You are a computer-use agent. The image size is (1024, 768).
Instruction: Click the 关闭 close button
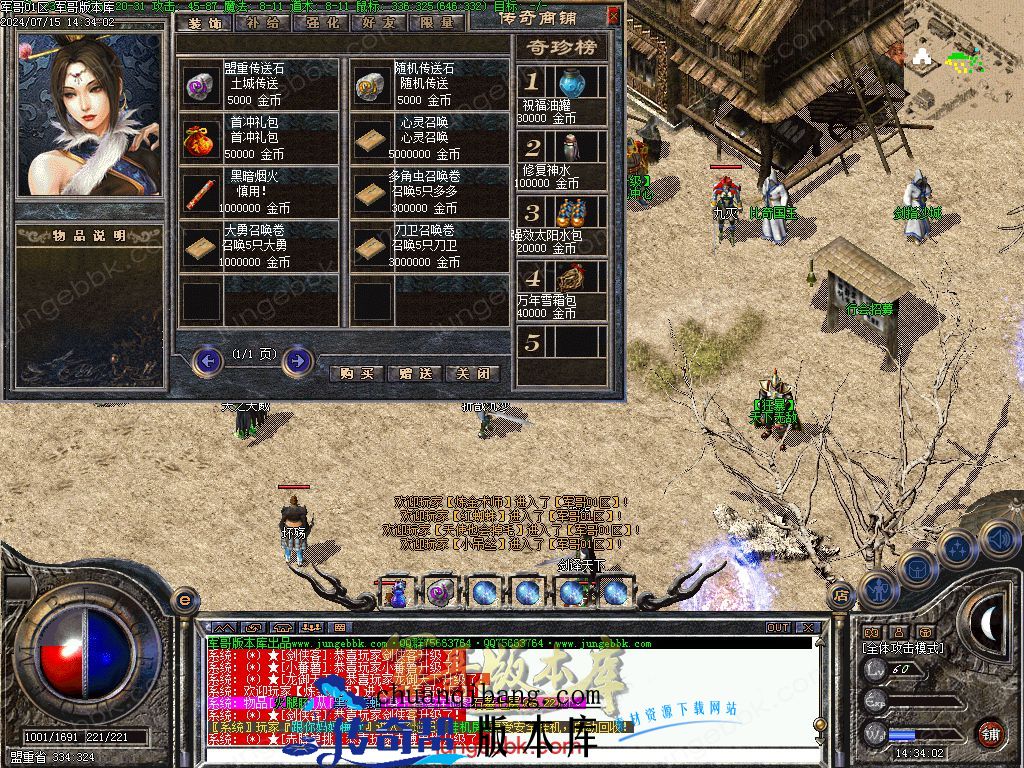coord(472,373)
